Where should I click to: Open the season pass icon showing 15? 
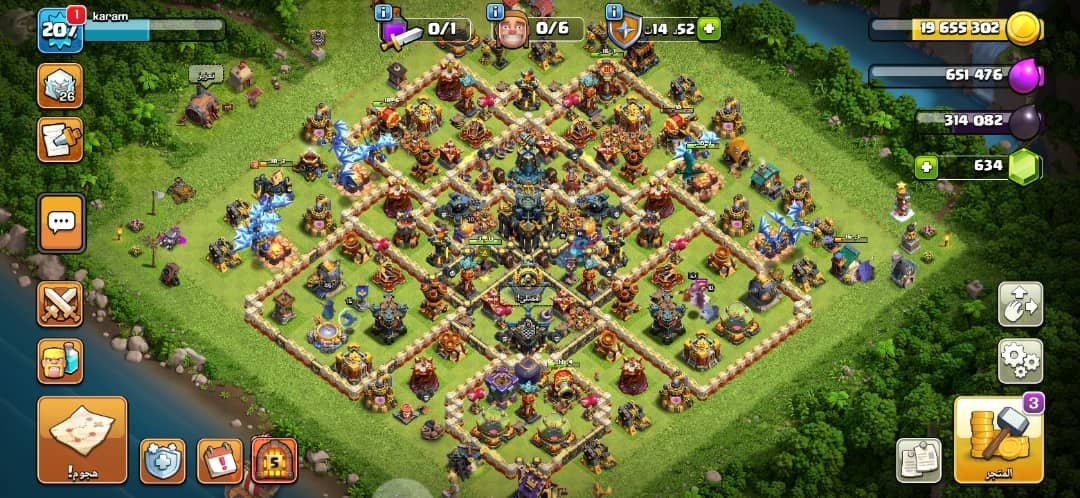[274, 461]
